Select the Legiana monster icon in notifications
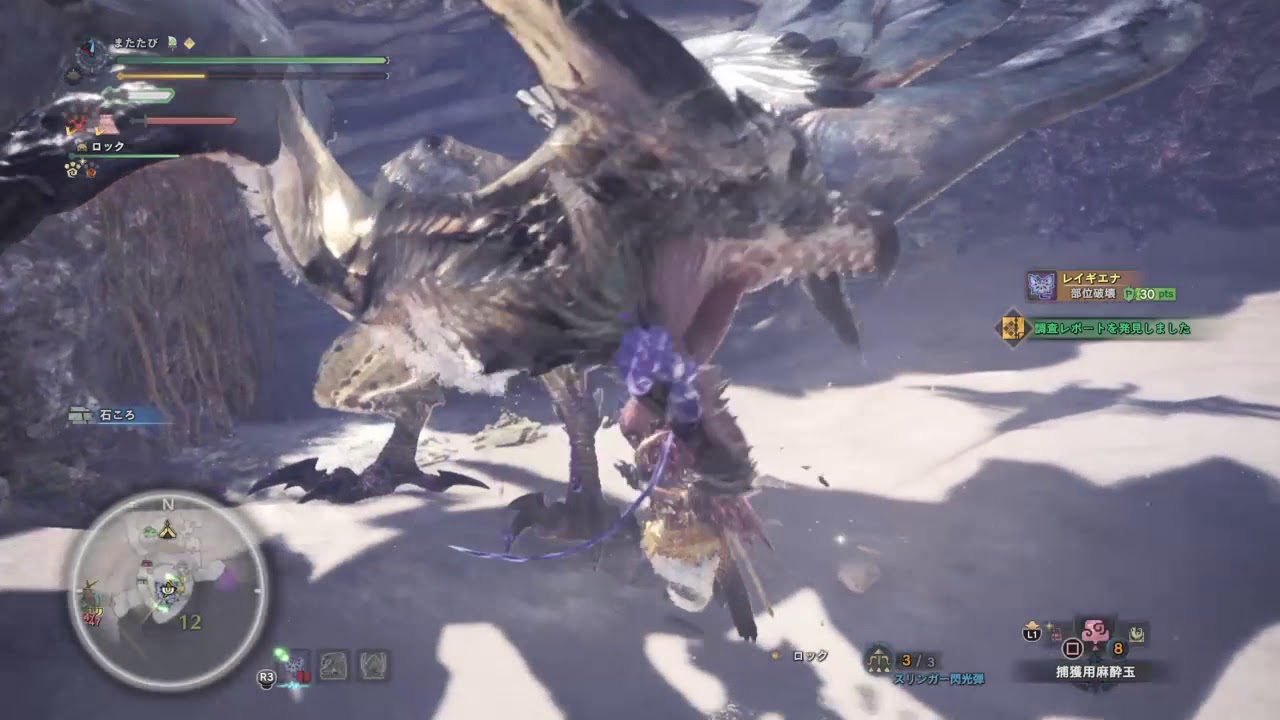Image resolution: width=1280 pixels, height=720 pixels. 1042,285
